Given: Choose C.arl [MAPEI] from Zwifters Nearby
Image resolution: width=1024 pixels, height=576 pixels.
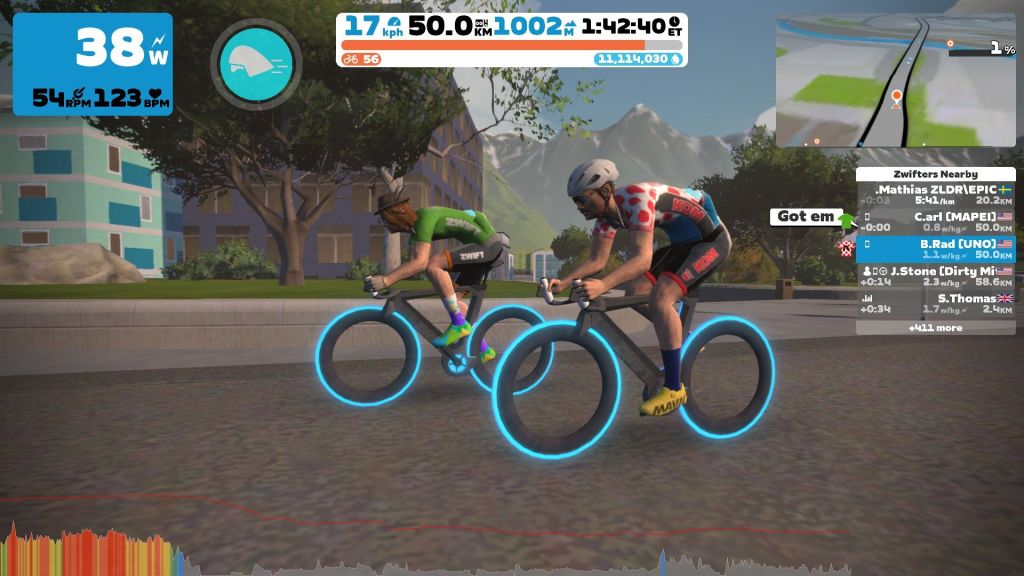Looking at the screenshot, I should [x=935, y=221].
